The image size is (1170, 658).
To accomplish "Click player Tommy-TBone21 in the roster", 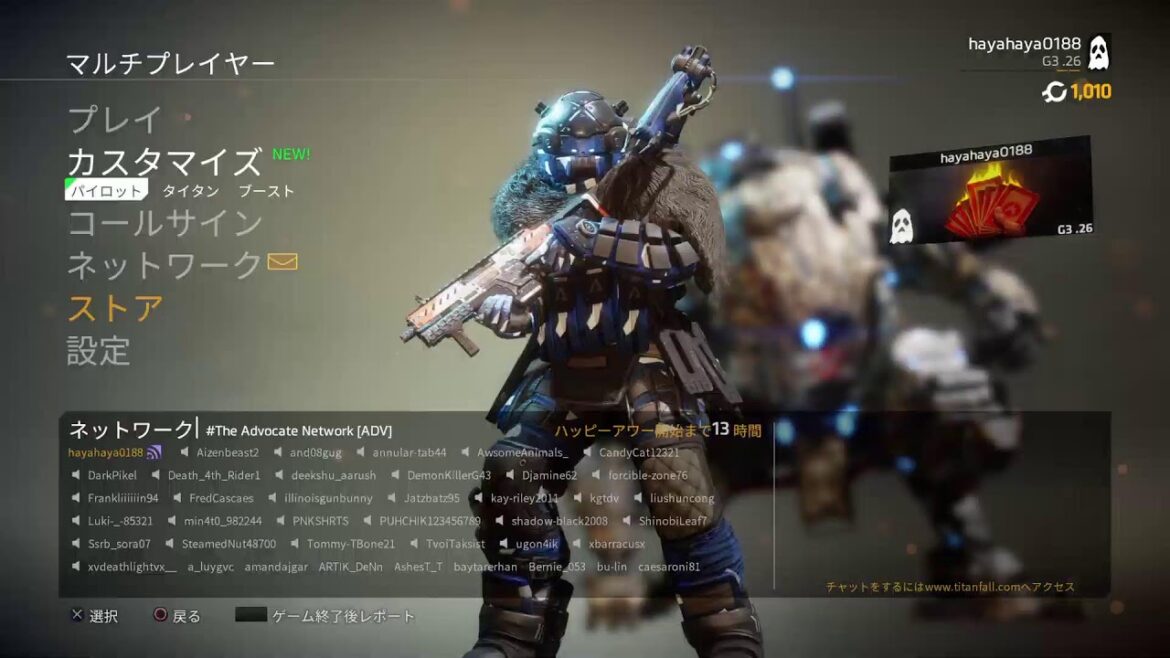I will tap(350, 544).
